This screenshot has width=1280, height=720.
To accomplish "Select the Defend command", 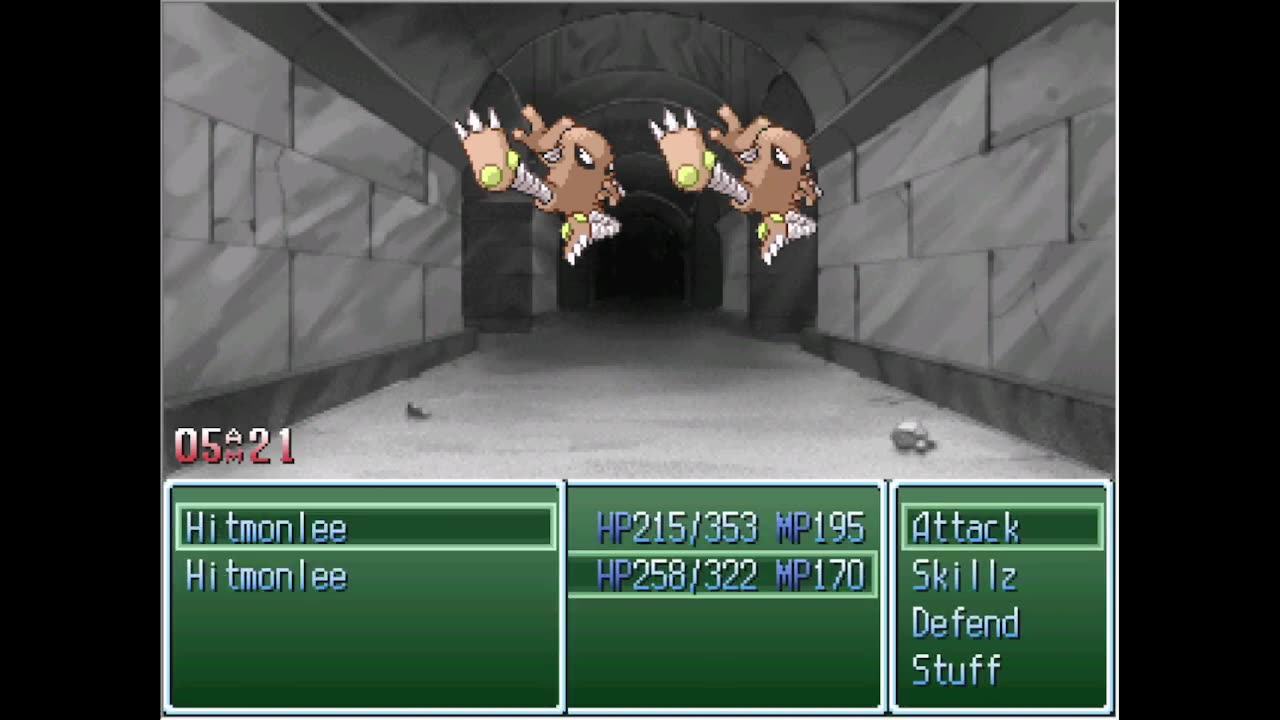I will (965, 623).
